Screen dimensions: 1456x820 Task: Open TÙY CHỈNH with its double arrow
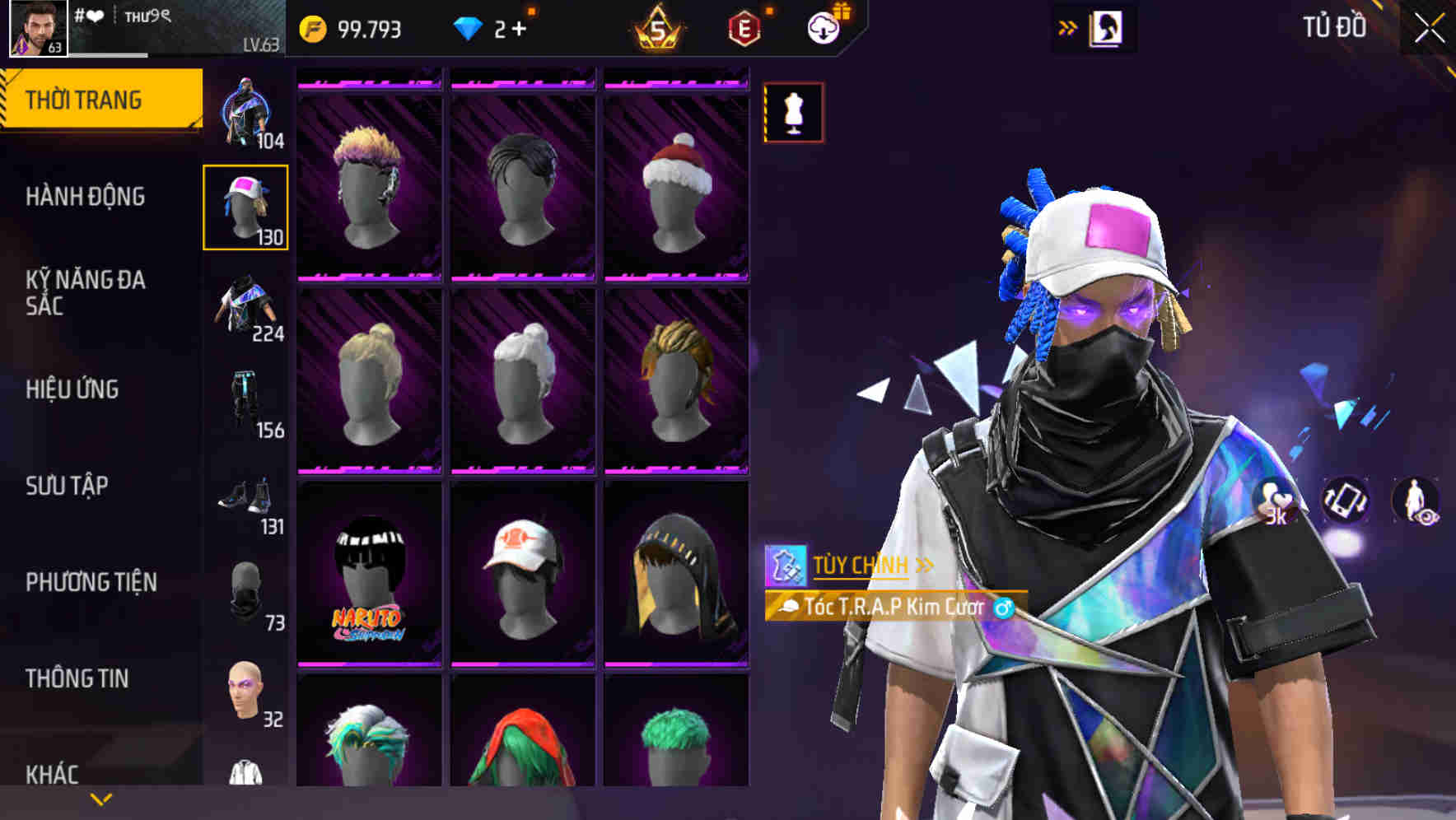tap(865, 565)
